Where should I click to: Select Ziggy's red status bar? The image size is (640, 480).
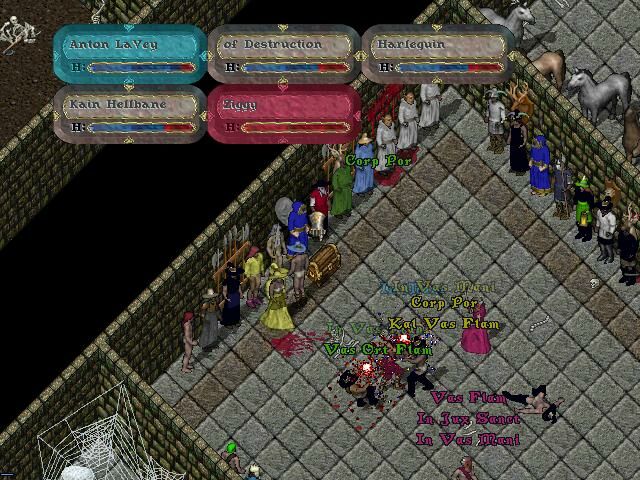pyautogui.click(x=283, y=115)
